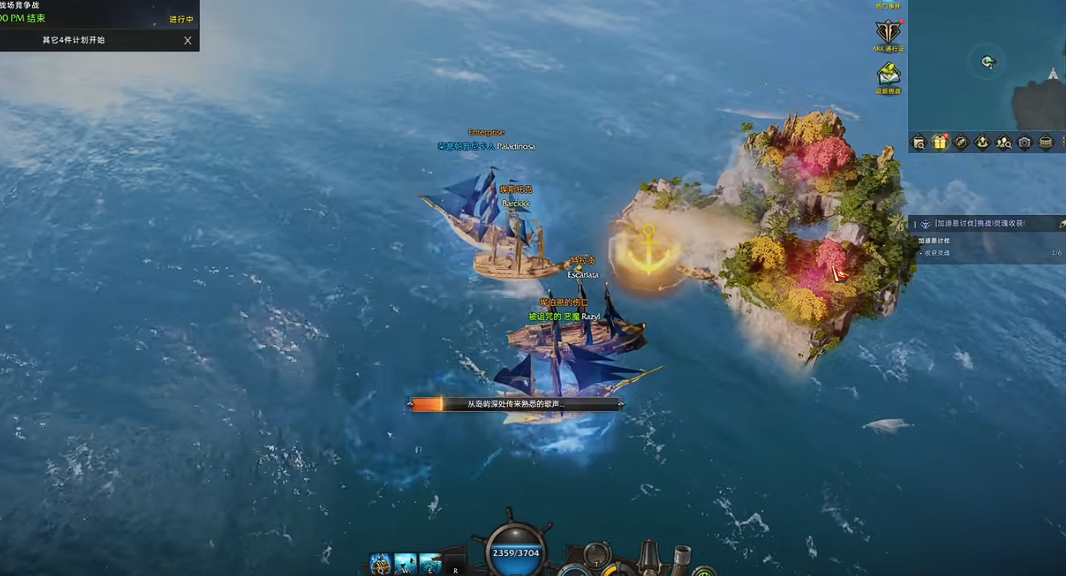This screenshot has width=1066, height=576.
Task: Activate the first ship skill (Q)
Action: (x=381, y=564)
